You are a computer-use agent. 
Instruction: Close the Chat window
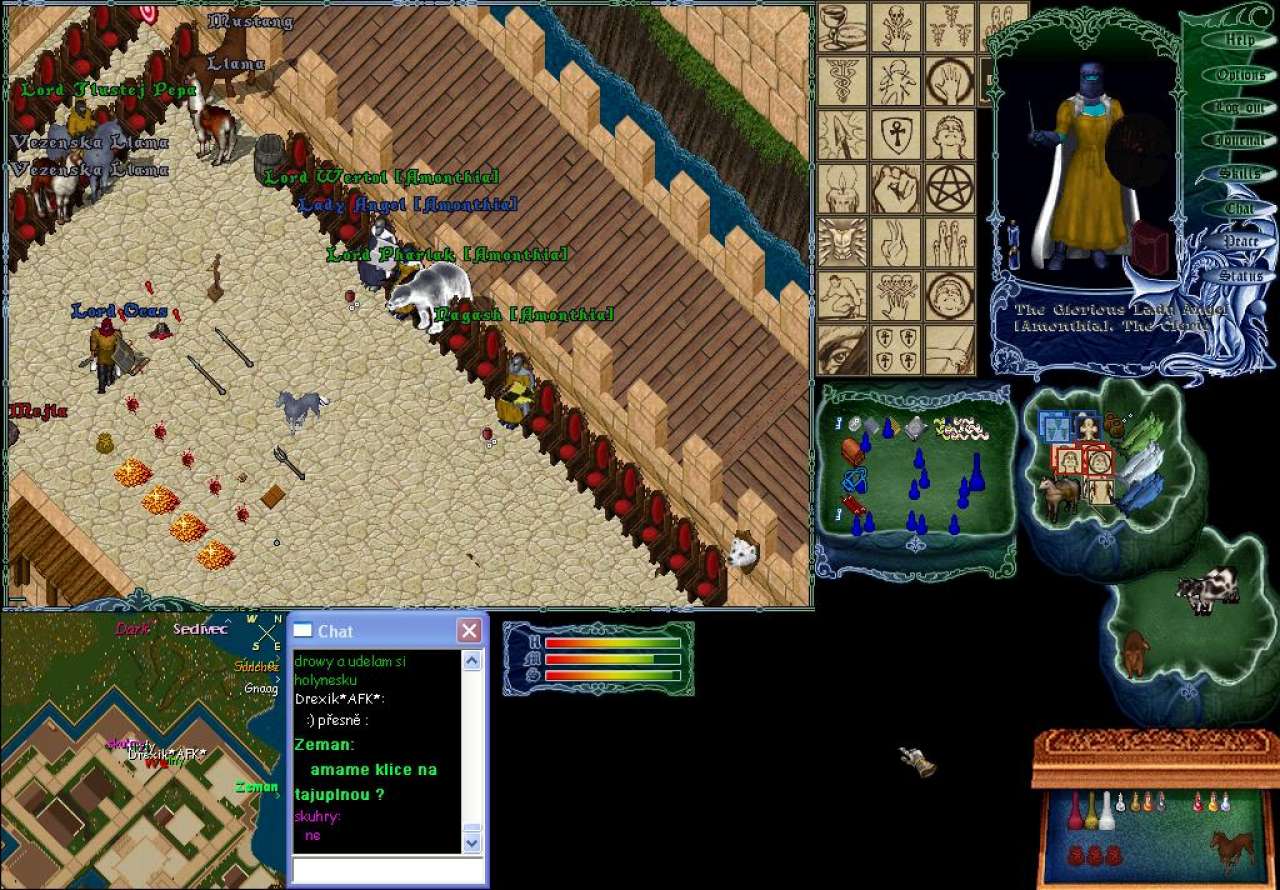[x=469, y=631]
